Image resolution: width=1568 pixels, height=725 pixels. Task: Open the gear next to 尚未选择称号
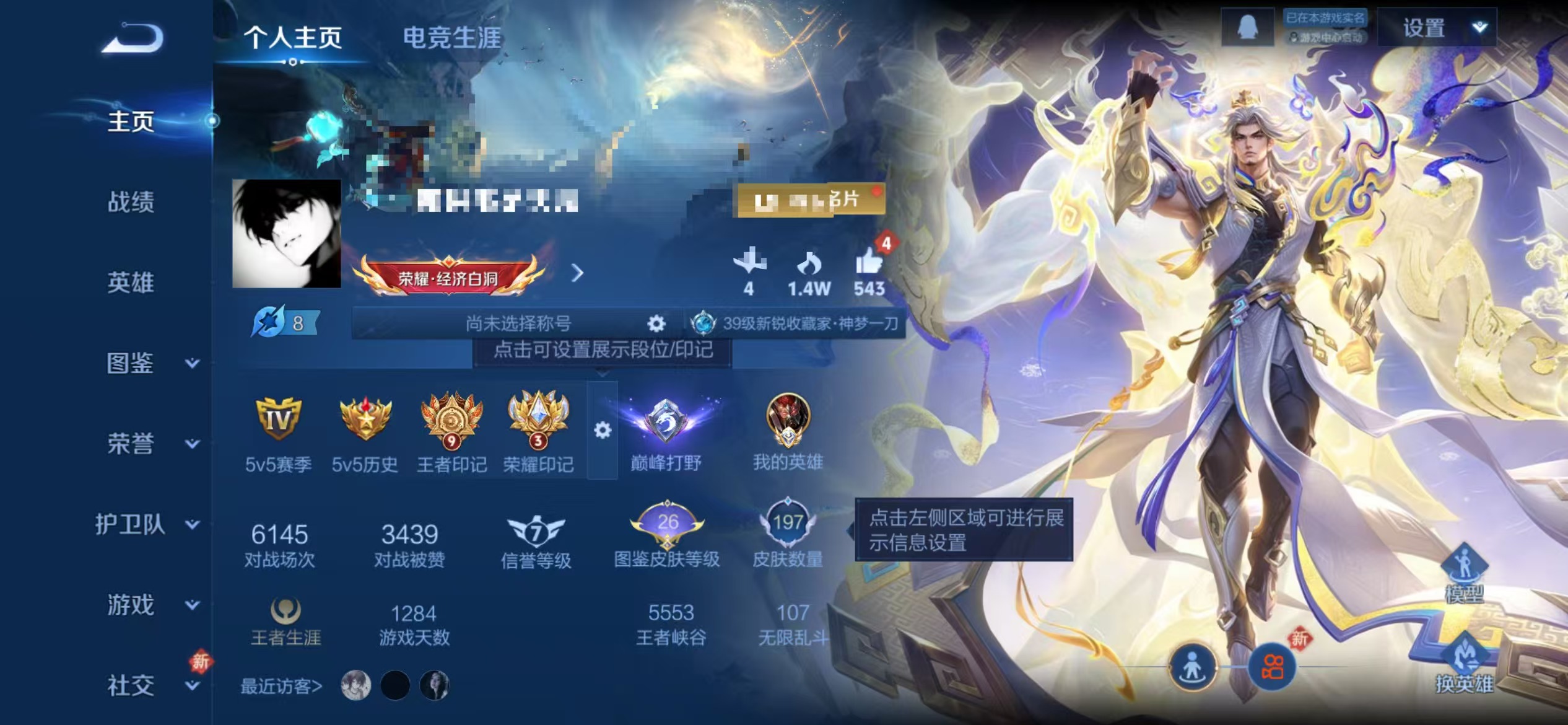click(x=656, y=323)
